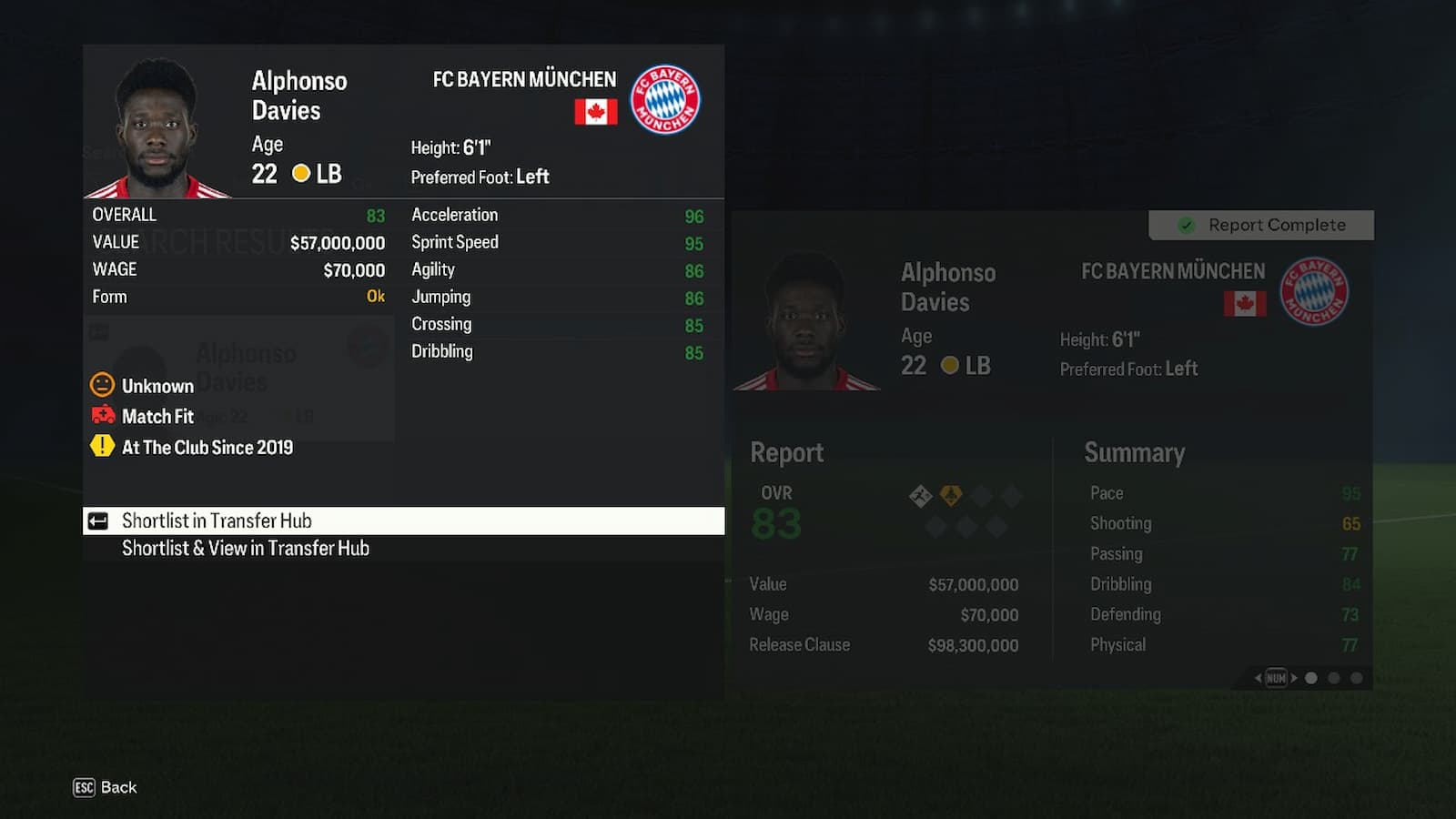Click the gold scout badge beside OVR
Screen dimensions: 1456x819
pos(952,494)
